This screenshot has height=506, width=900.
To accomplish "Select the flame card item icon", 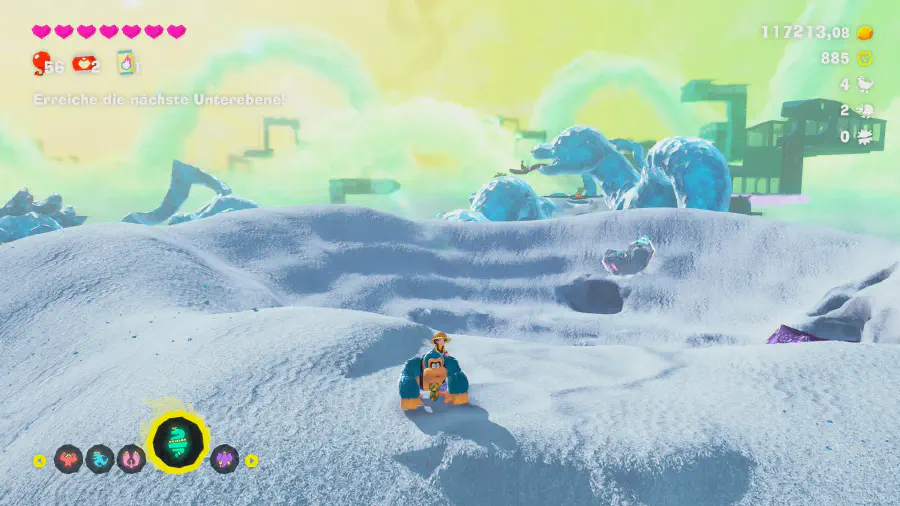I will pos(126,63).
